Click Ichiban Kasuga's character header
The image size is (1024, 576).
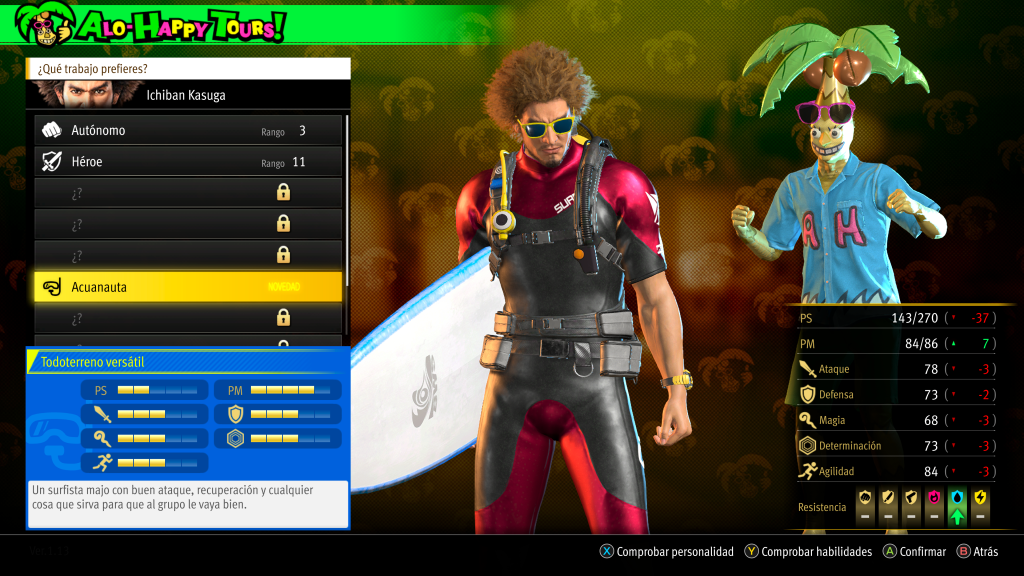188,95
